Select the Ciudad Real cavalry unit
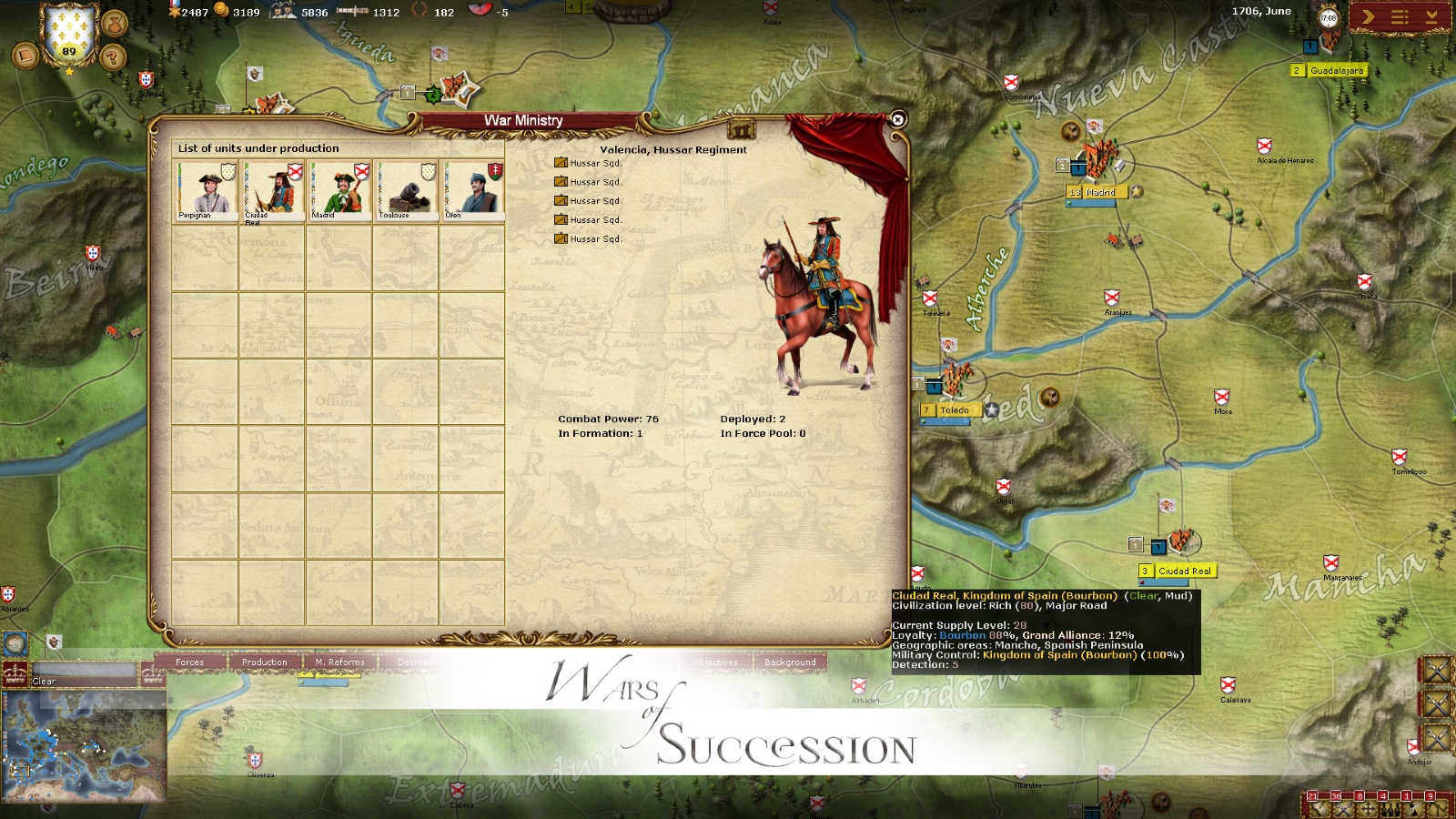The width and height of the screenshot is (1456, 819). point(272,189)
